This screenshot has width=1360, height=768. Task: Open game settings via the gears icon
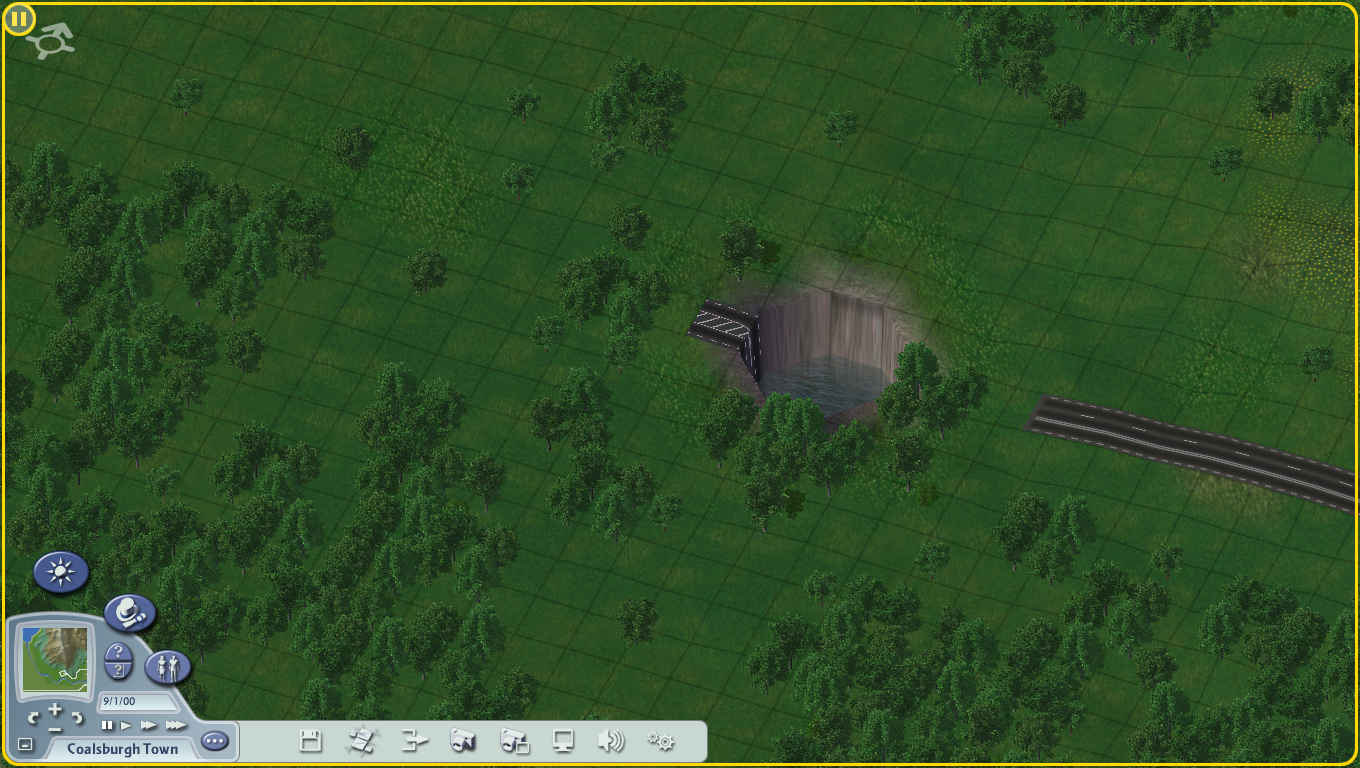coord(660,741)
